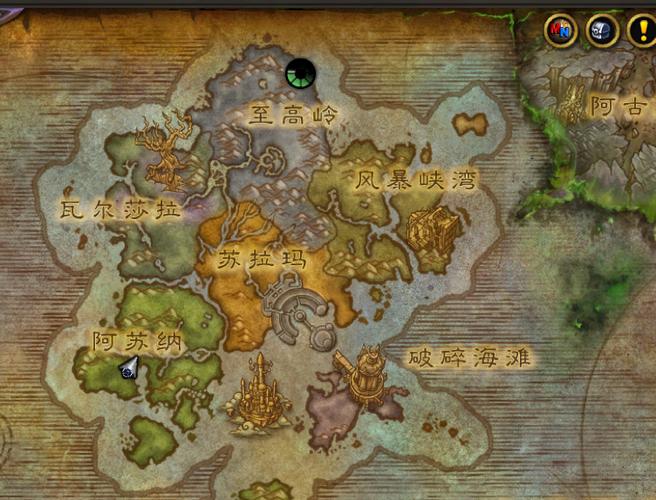The height and width of the screenshot is (500, 656).
Task: Click the silver-blue round map button
Action: (601, 30)
